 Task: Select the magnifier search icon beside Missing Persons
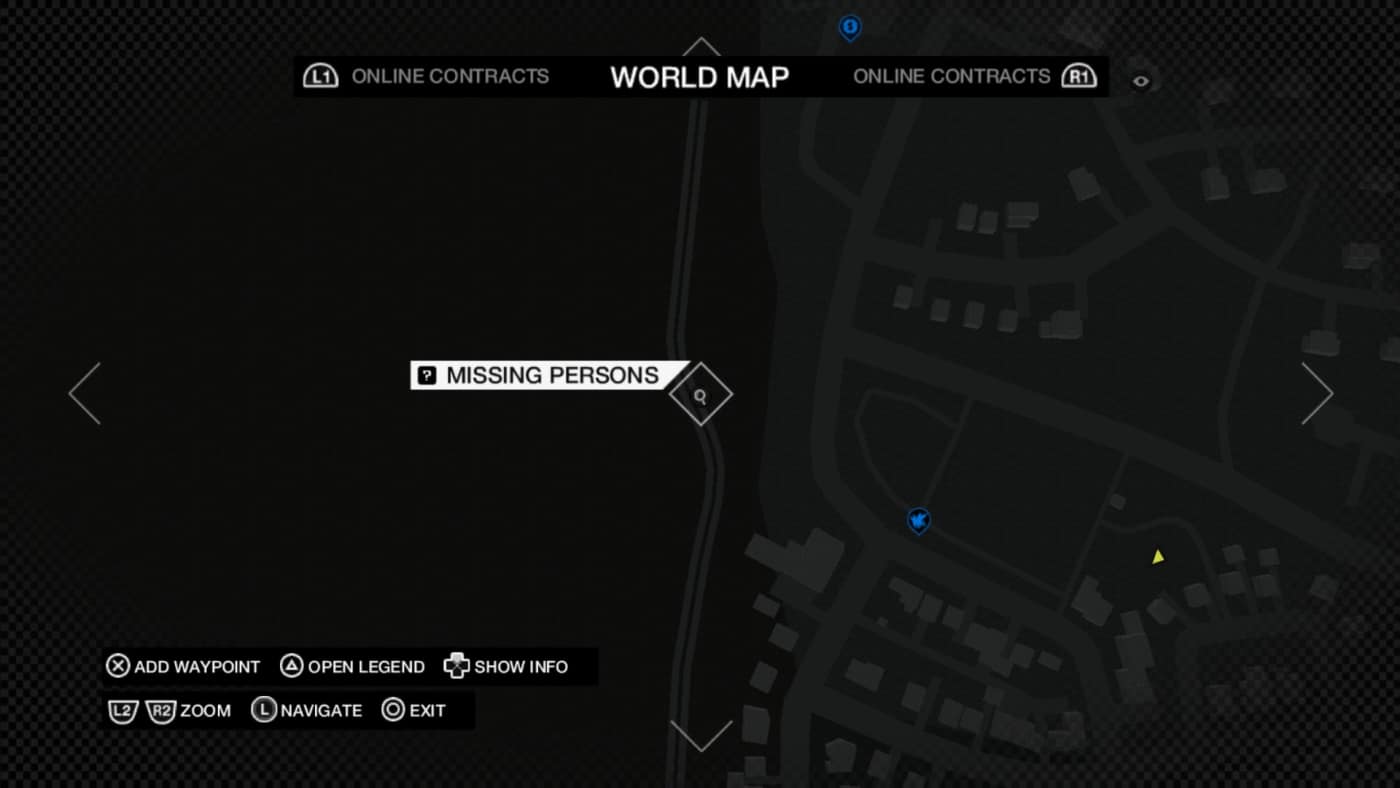[700, 394]
